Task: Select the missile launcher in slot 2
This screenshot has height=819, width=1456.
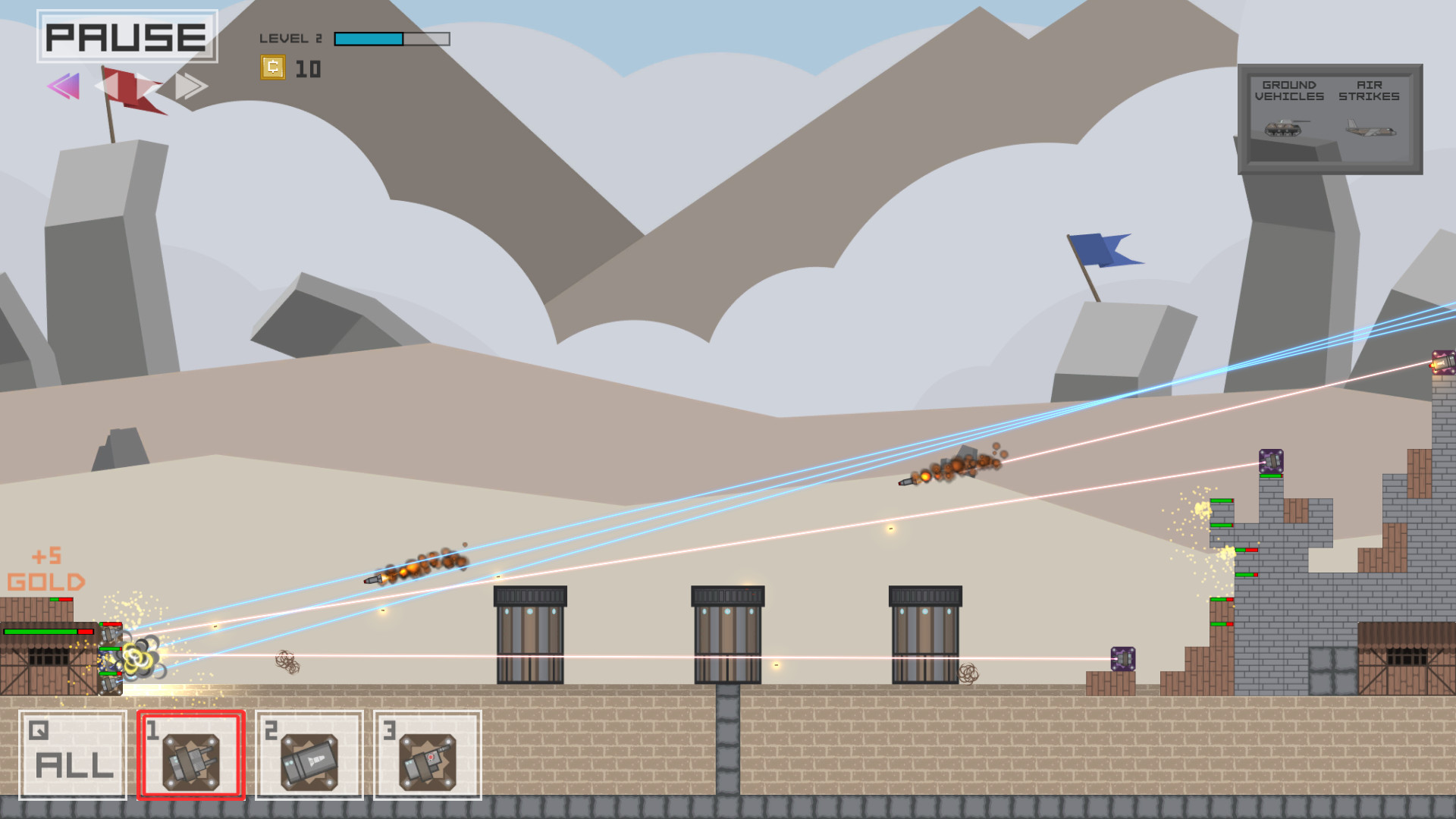Action: 308,755
